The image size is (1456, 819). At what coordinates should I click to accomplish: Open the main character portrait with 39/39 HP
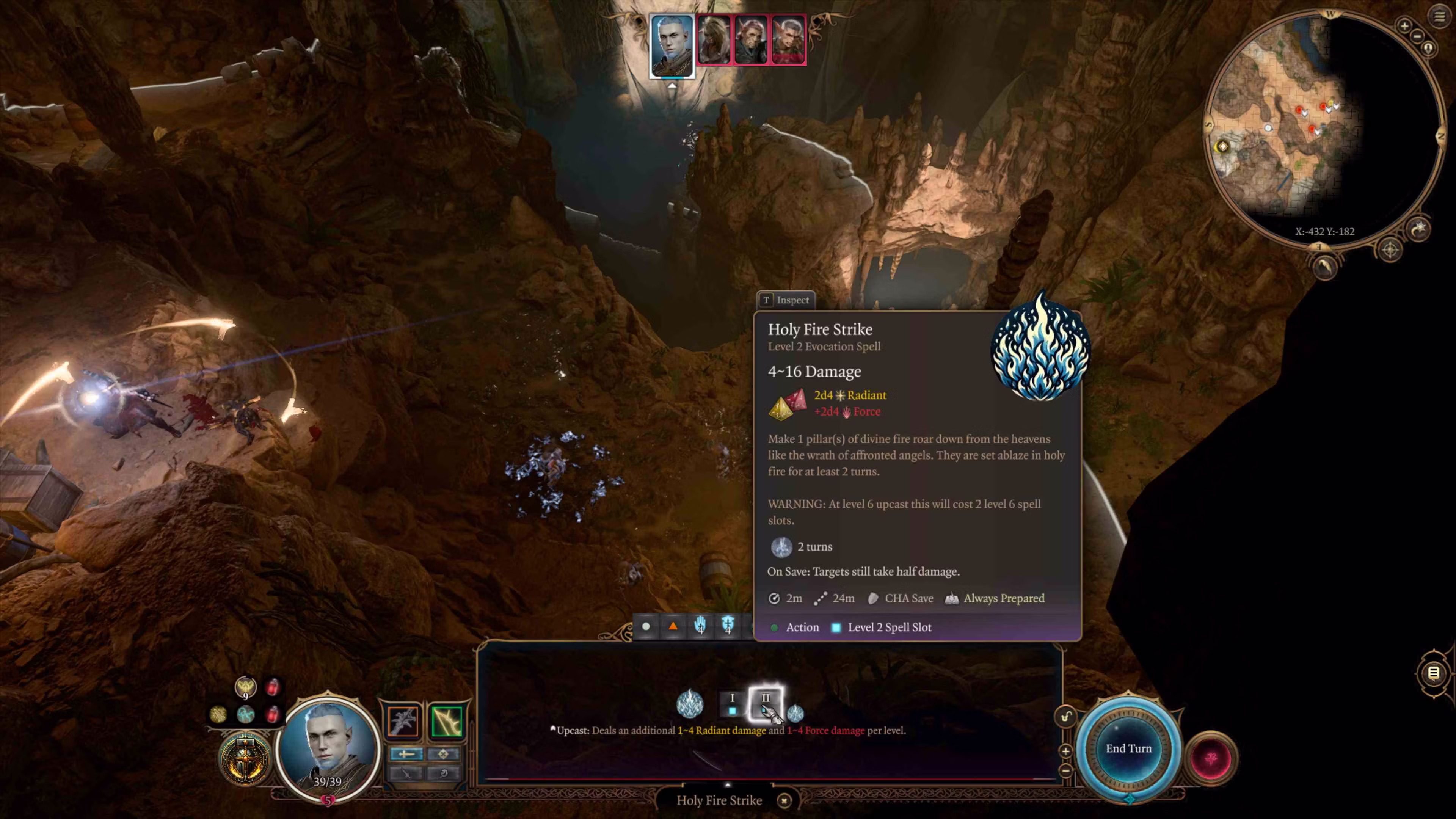click(x=328, y=746)
